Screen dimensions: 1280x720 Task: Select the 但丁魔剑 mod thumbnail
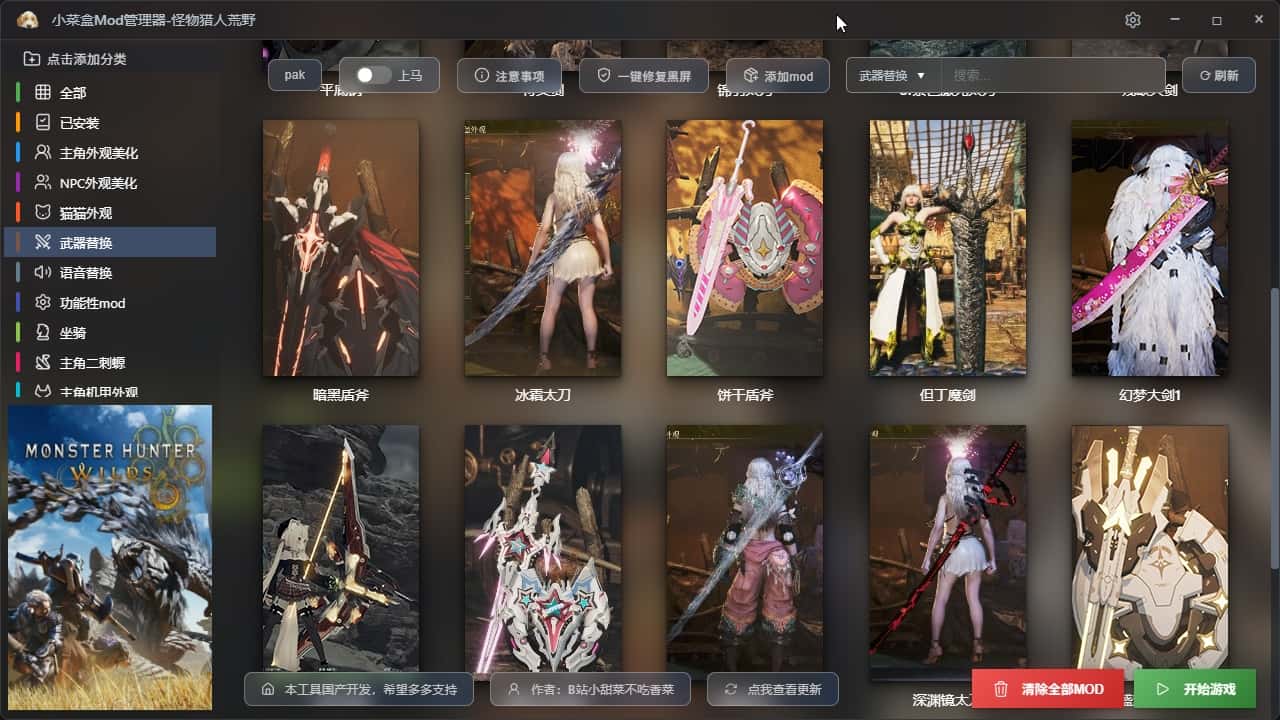947,248
